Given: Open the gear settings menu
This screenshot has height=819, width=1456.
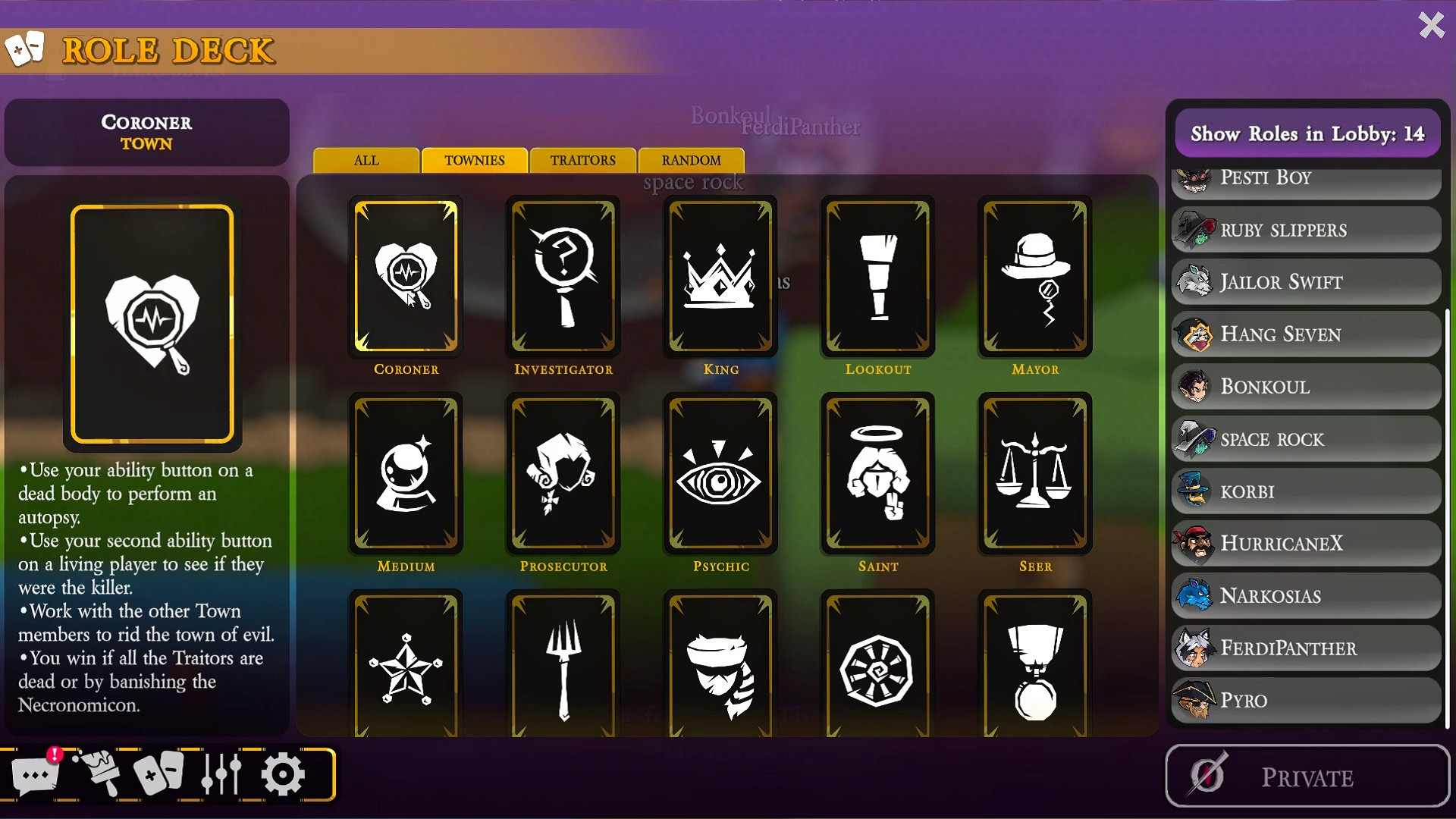Looking at the screenshot, I should 283,773.
